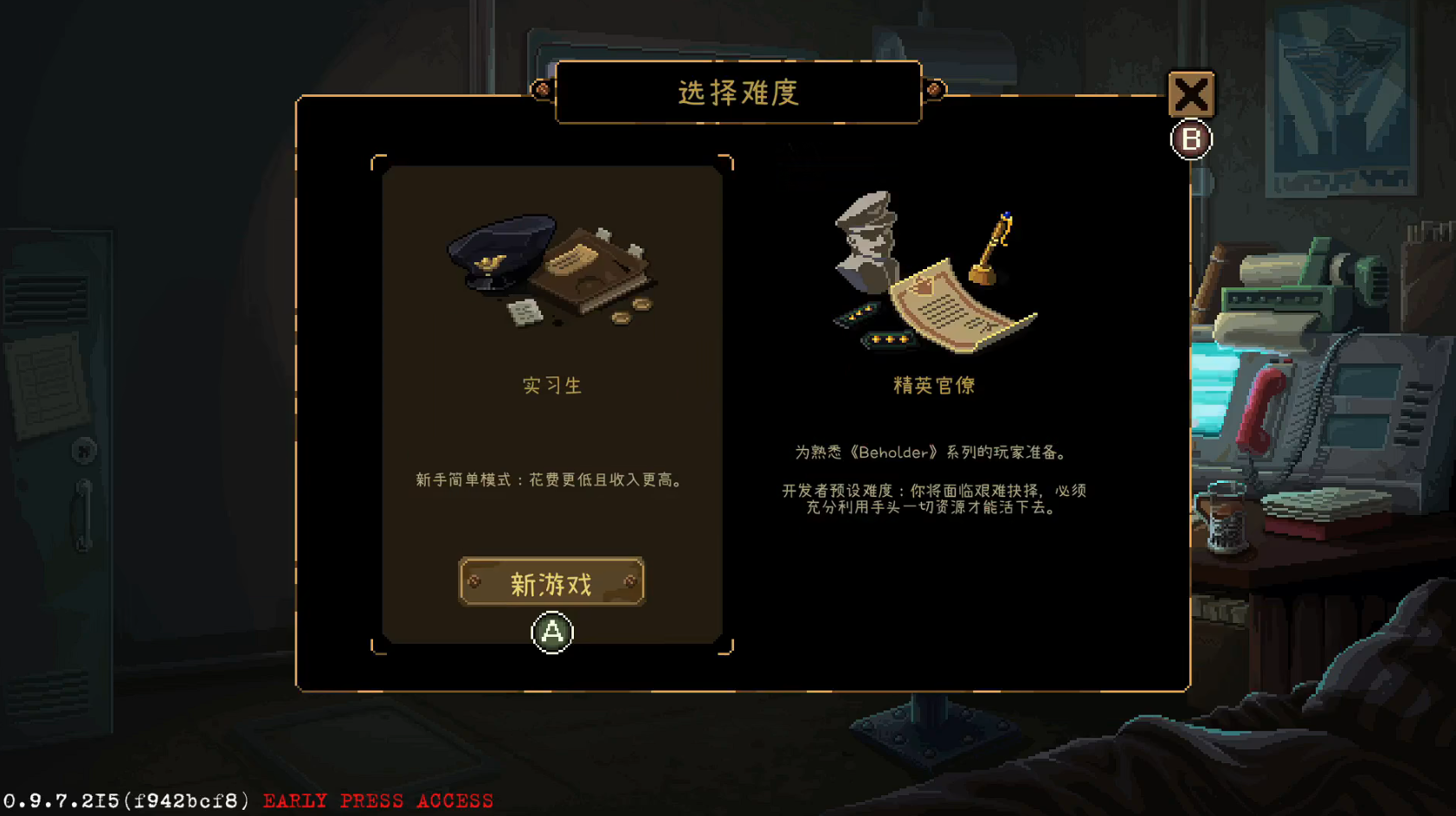This screenshot has width=1456, height=816.
Task: Click the 精英官僚 bust statue illustration
Action: tap(866, 242)
